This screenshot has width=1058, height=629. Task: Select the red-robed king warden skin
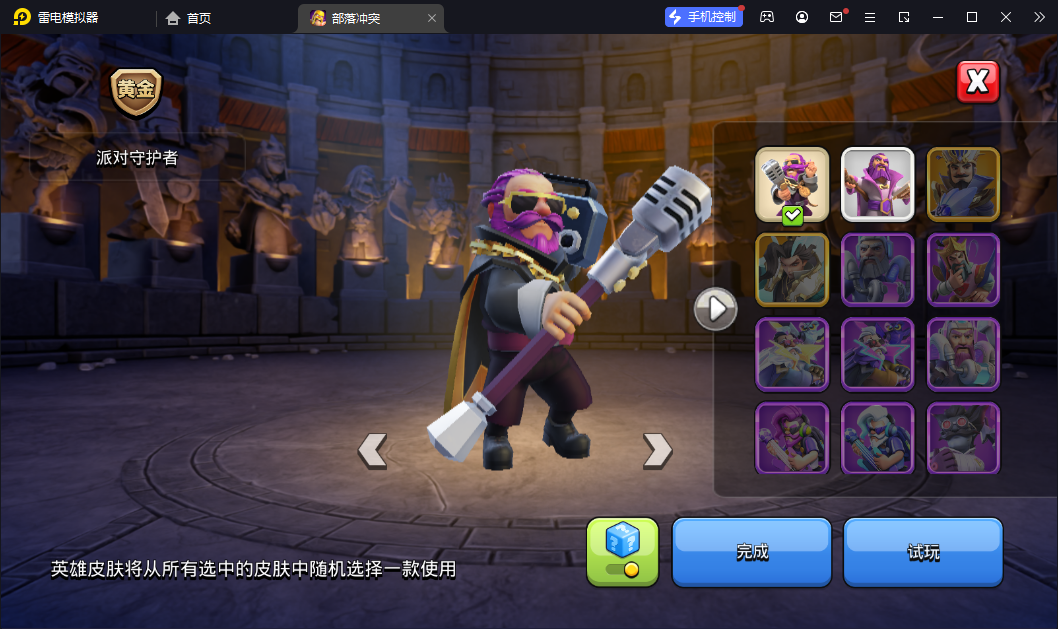click(963, 269)
